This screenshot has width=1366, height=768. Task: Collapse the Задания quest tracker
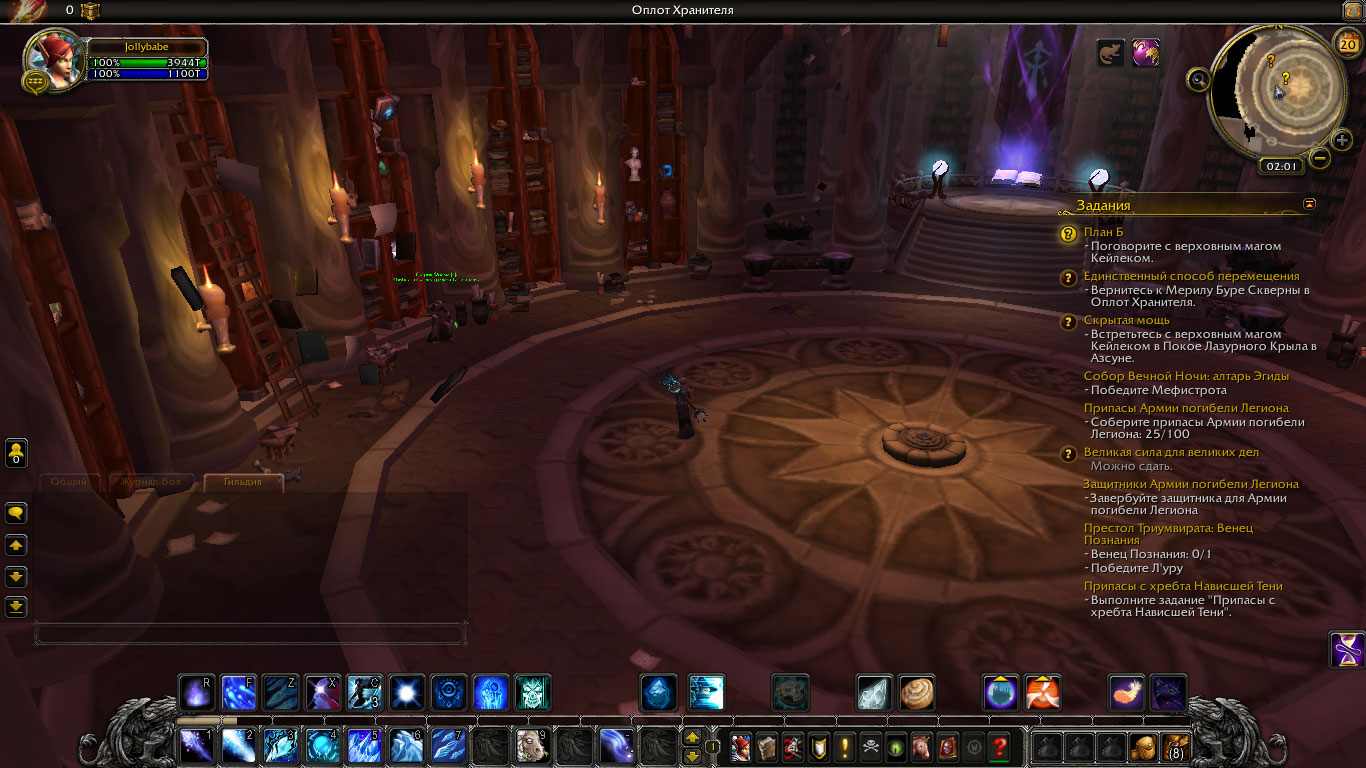click(1310, 204)
